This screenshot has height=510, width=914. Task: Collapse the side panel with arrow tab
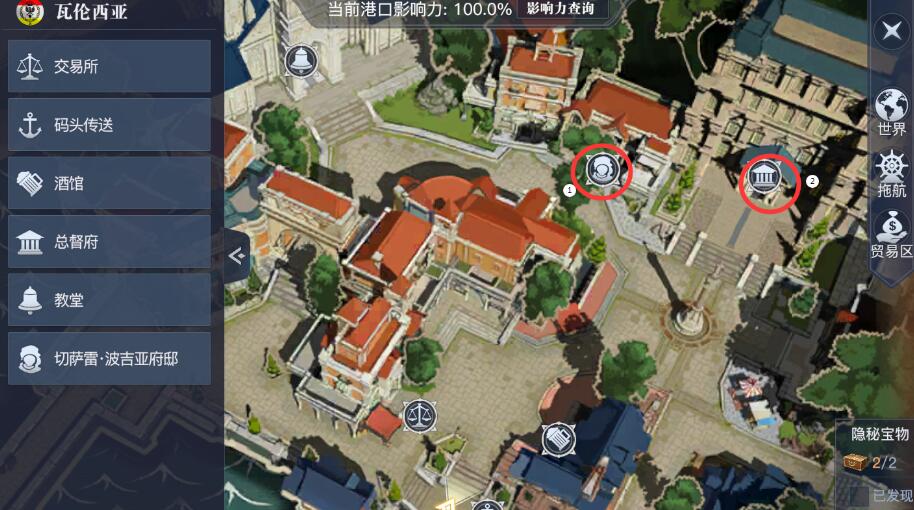tap(236, 256)
